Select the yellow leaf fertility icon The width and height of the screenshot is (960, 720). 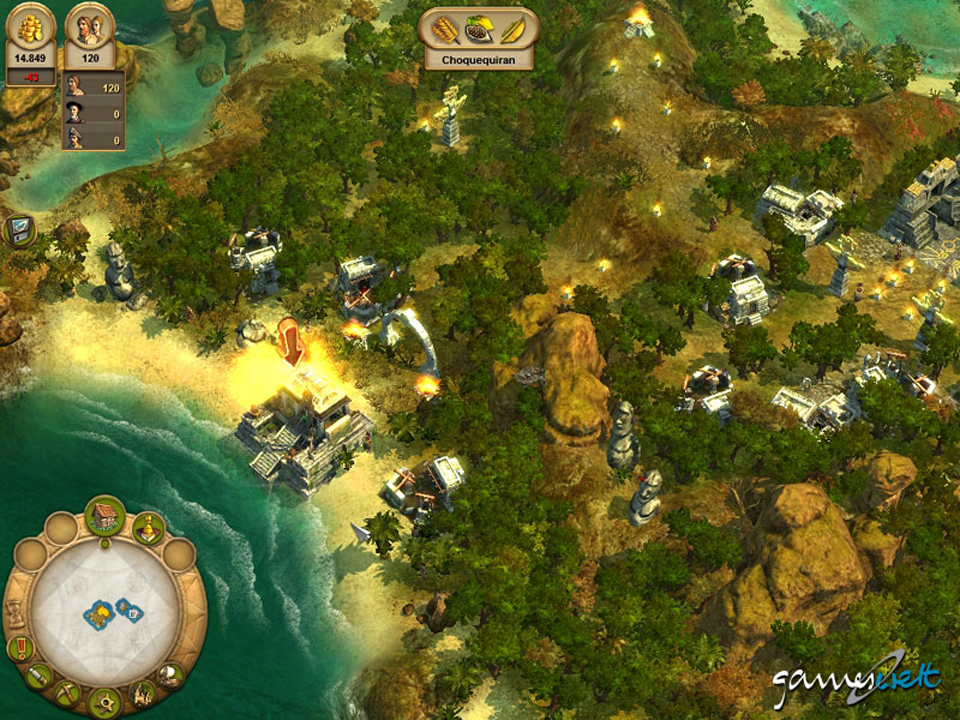(x=511, y=30)
